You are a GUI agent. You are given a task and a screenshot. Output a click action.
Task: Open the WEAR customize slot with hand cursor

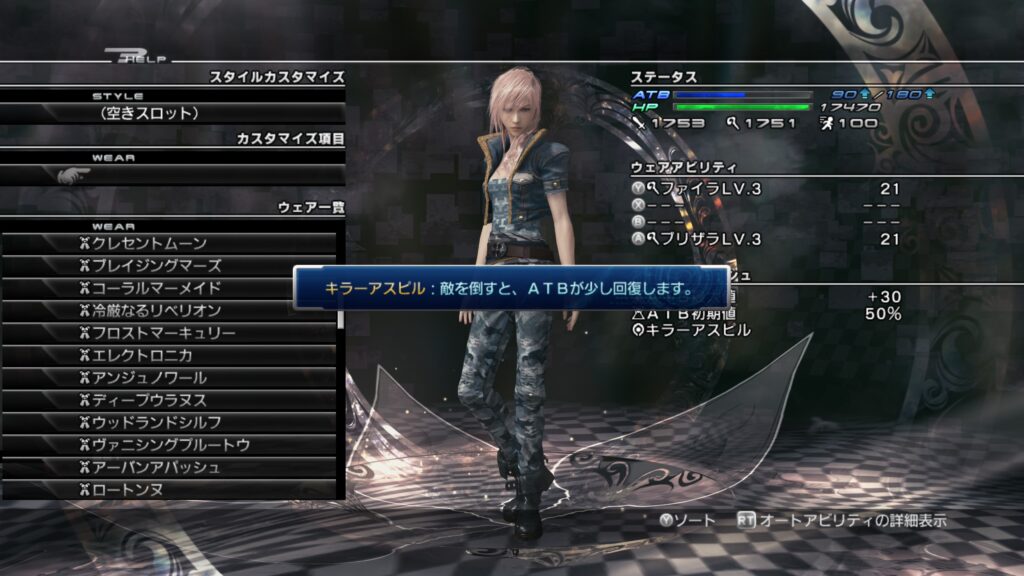[x=172, y=175]
